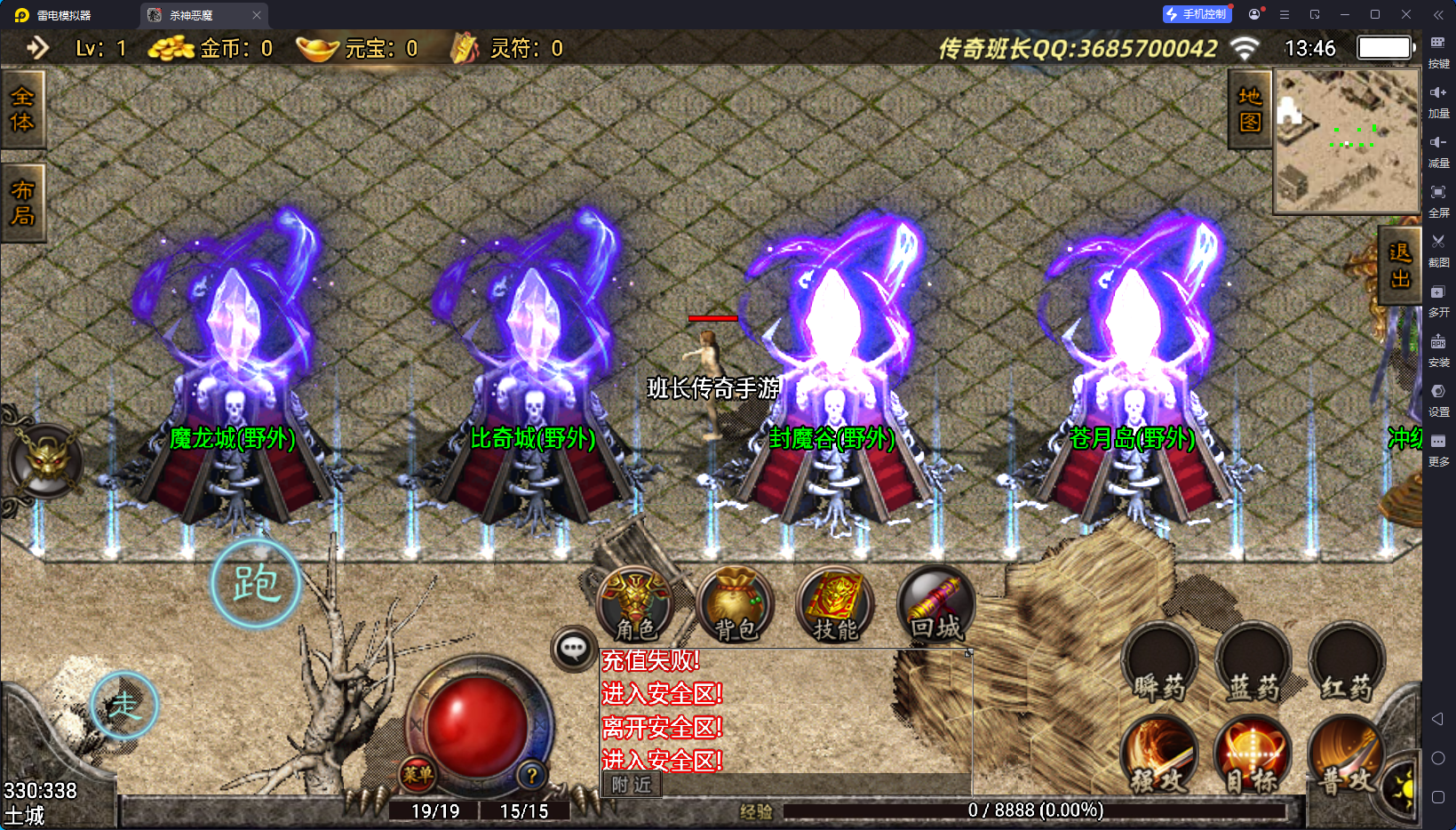Use the 红药 health potion slot
The height and width of the screenshot is (830, 1456).
[x=1347, y=665]
